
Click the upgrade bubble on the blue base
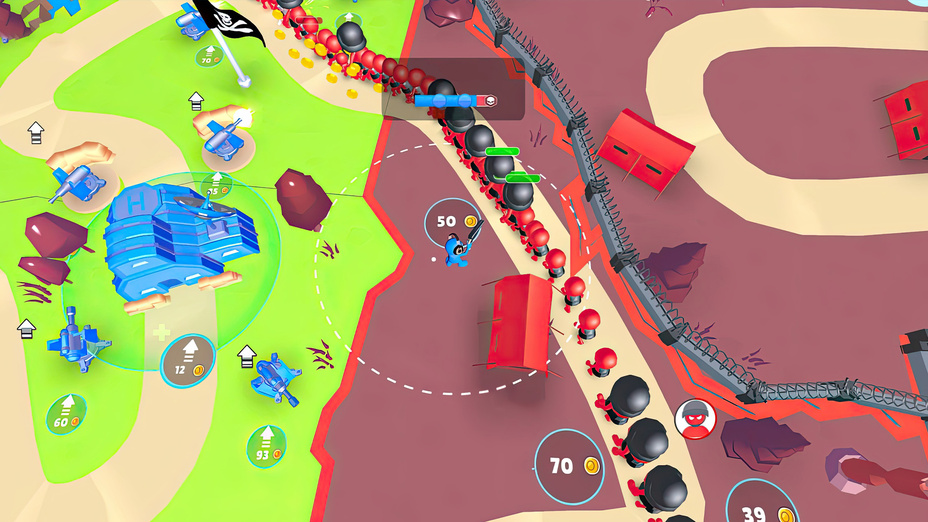click(x=215, y=187)
